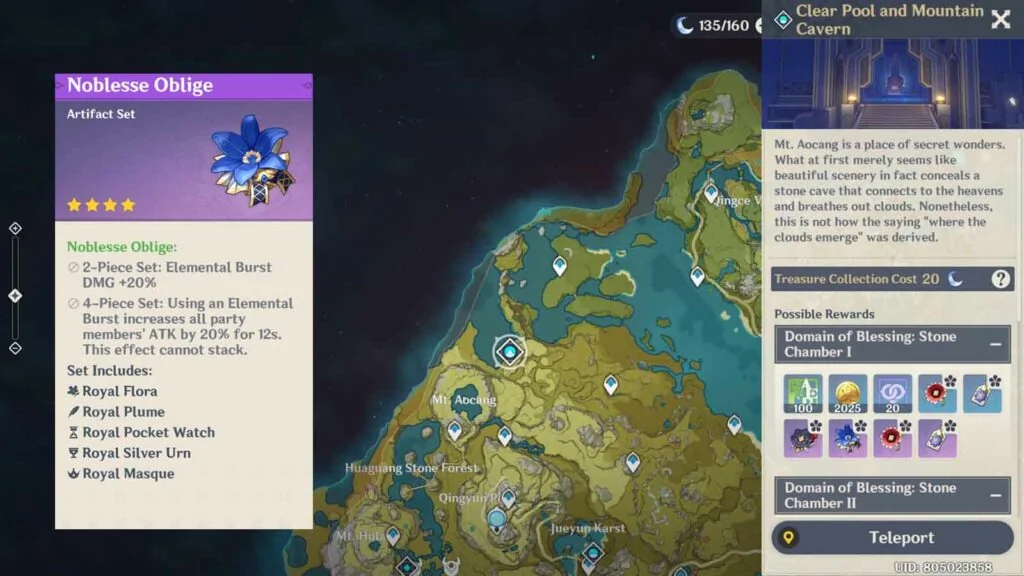The height and width of the screenshot is (576, 1024).
Task: Select the blue Noblesse flower reward icon
Action: point(848,438)
